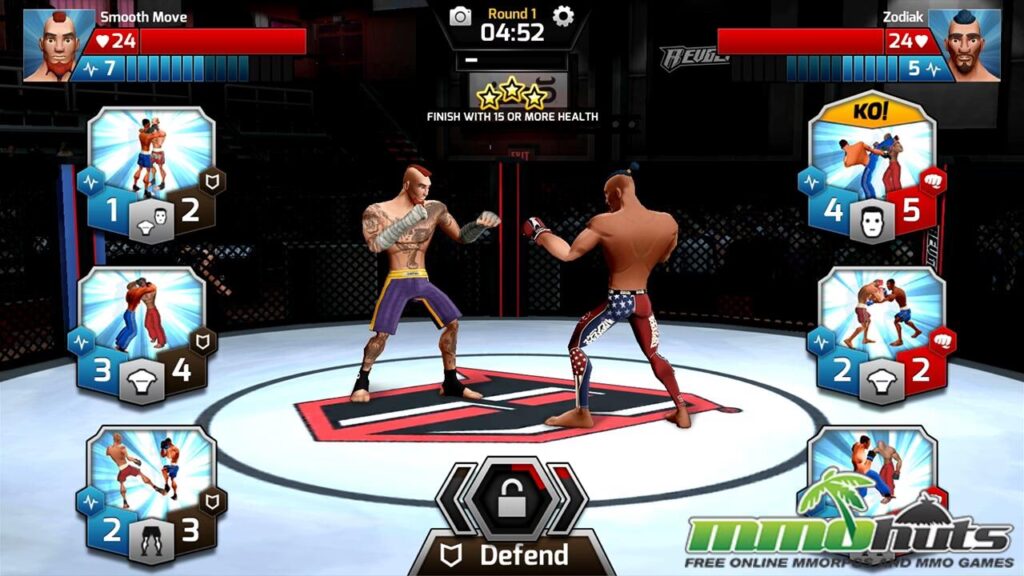
Task: Open settings with the gear icon
Action: tap(564, 16)
